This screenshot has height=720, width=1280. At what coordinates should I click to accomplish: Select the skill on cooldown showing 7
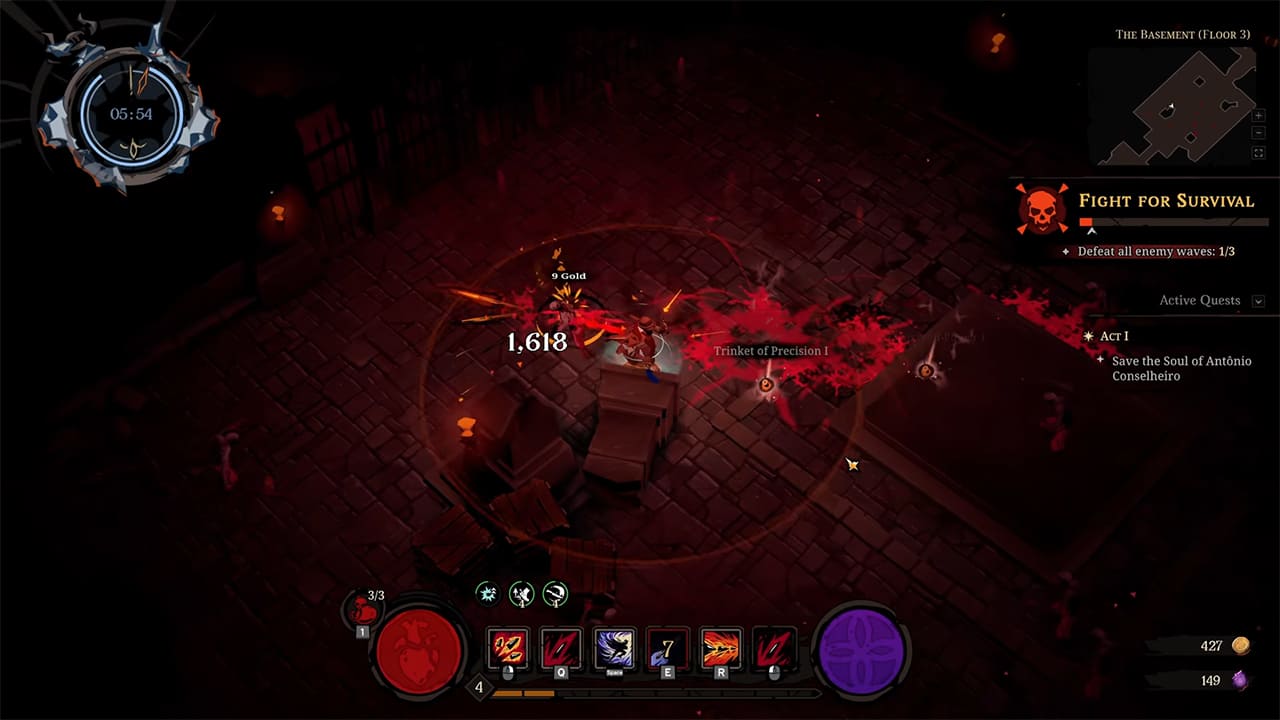coord(667,648)
